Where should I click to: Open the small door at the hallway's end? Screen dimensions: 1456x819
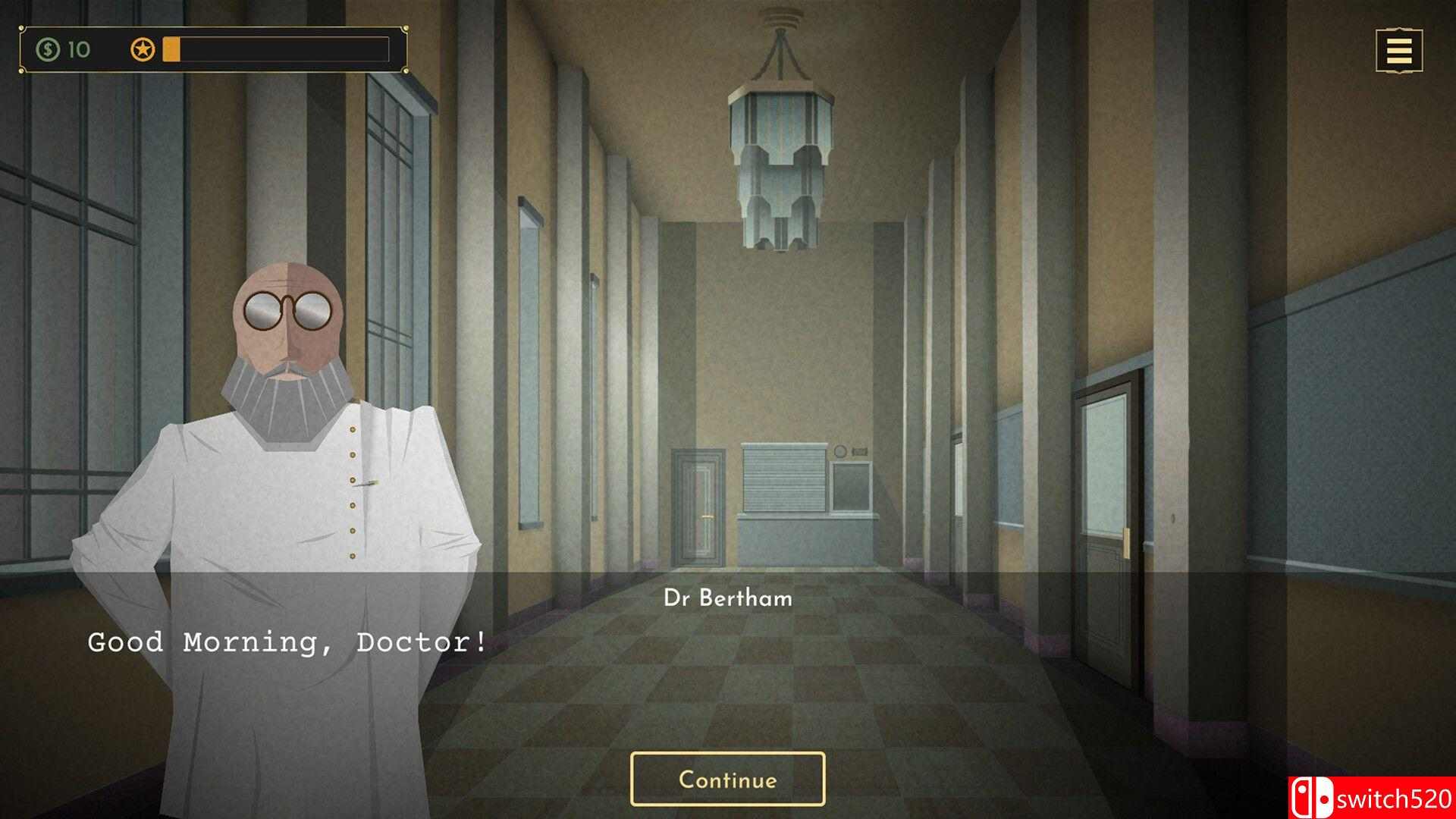[x=698, y=504]
